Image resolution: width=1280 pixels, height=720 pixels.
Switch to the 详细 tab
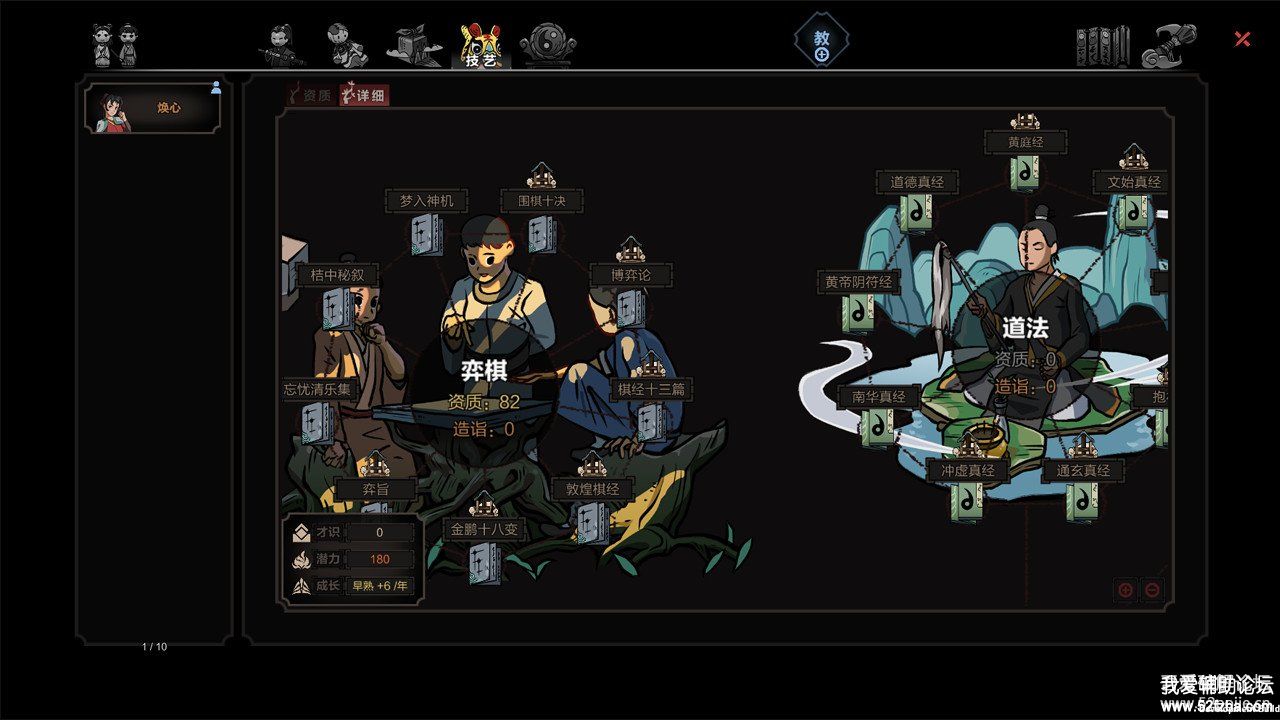tap(364, 96)
